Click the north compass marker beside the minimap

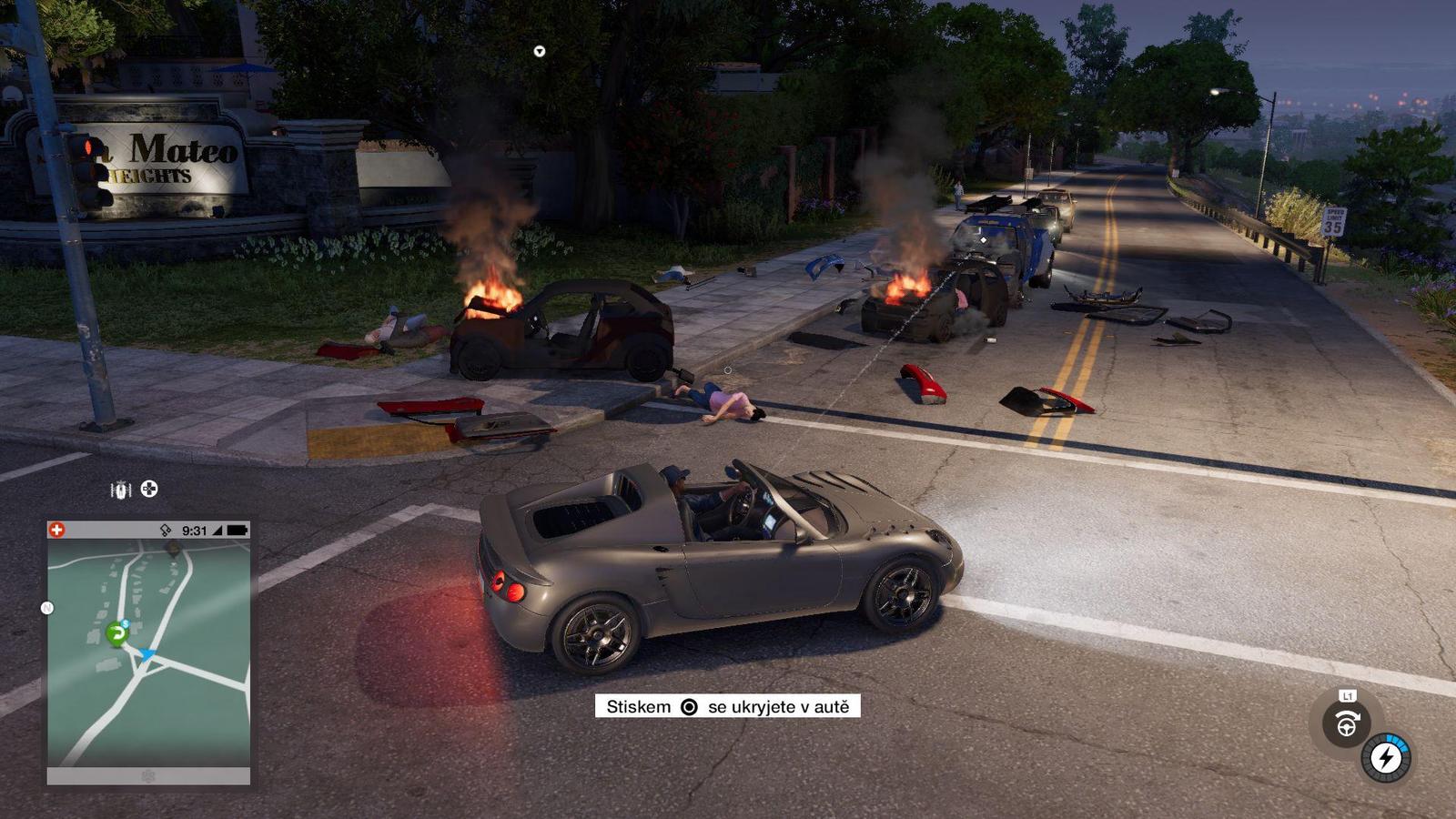coord(47,608)
